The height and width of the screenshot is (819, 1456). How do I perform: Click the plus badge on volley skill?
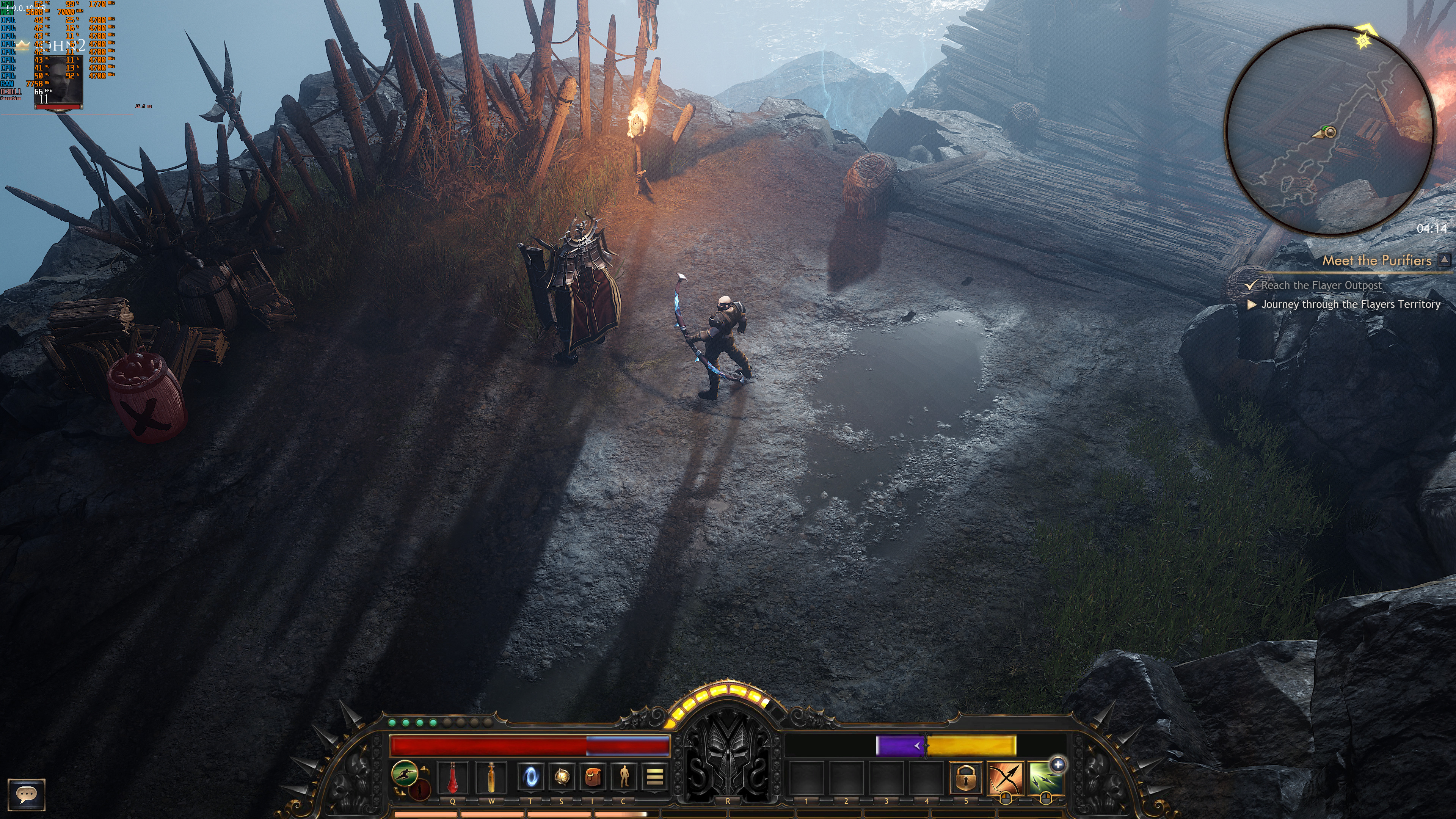1058,765
